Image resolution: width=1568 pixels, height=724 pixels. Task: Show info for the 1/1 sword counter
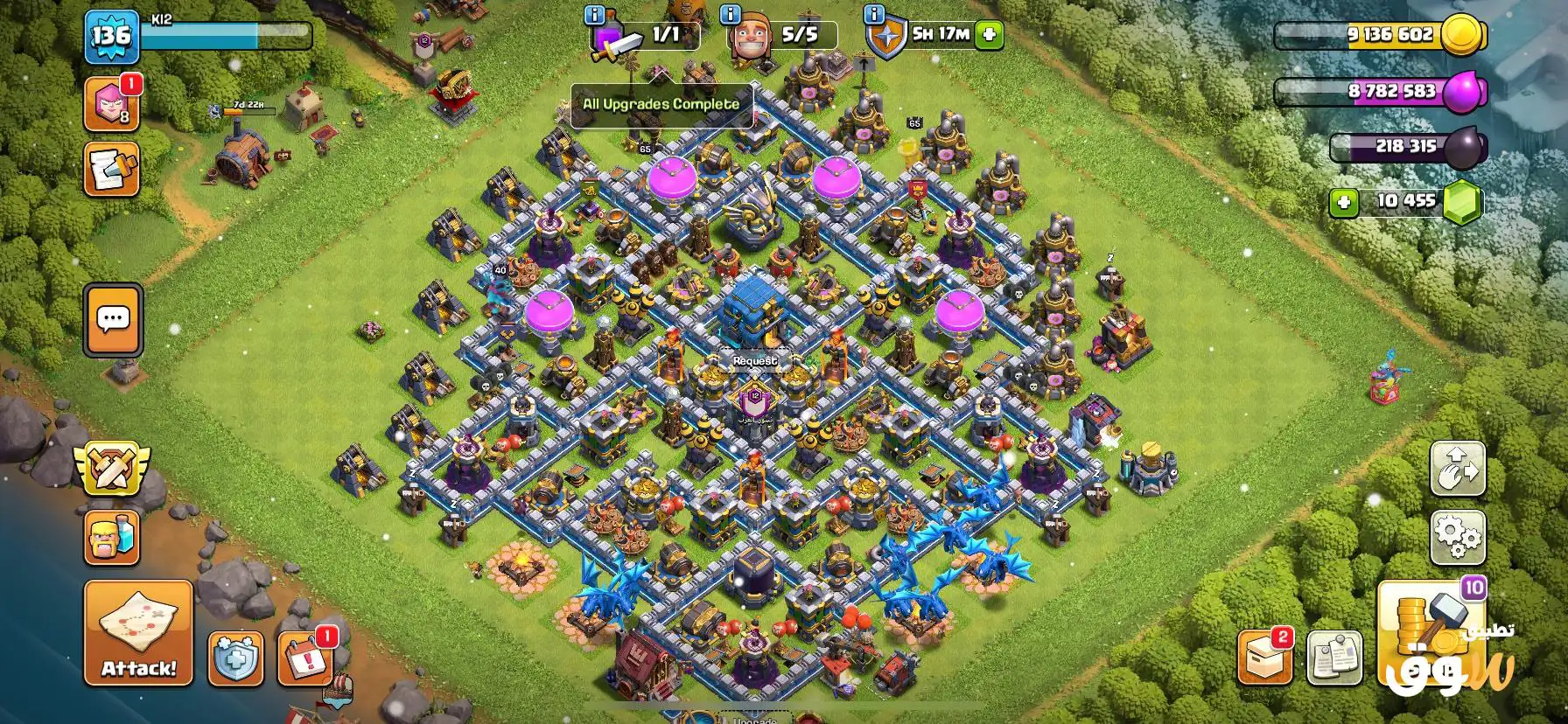pos(596,15)
